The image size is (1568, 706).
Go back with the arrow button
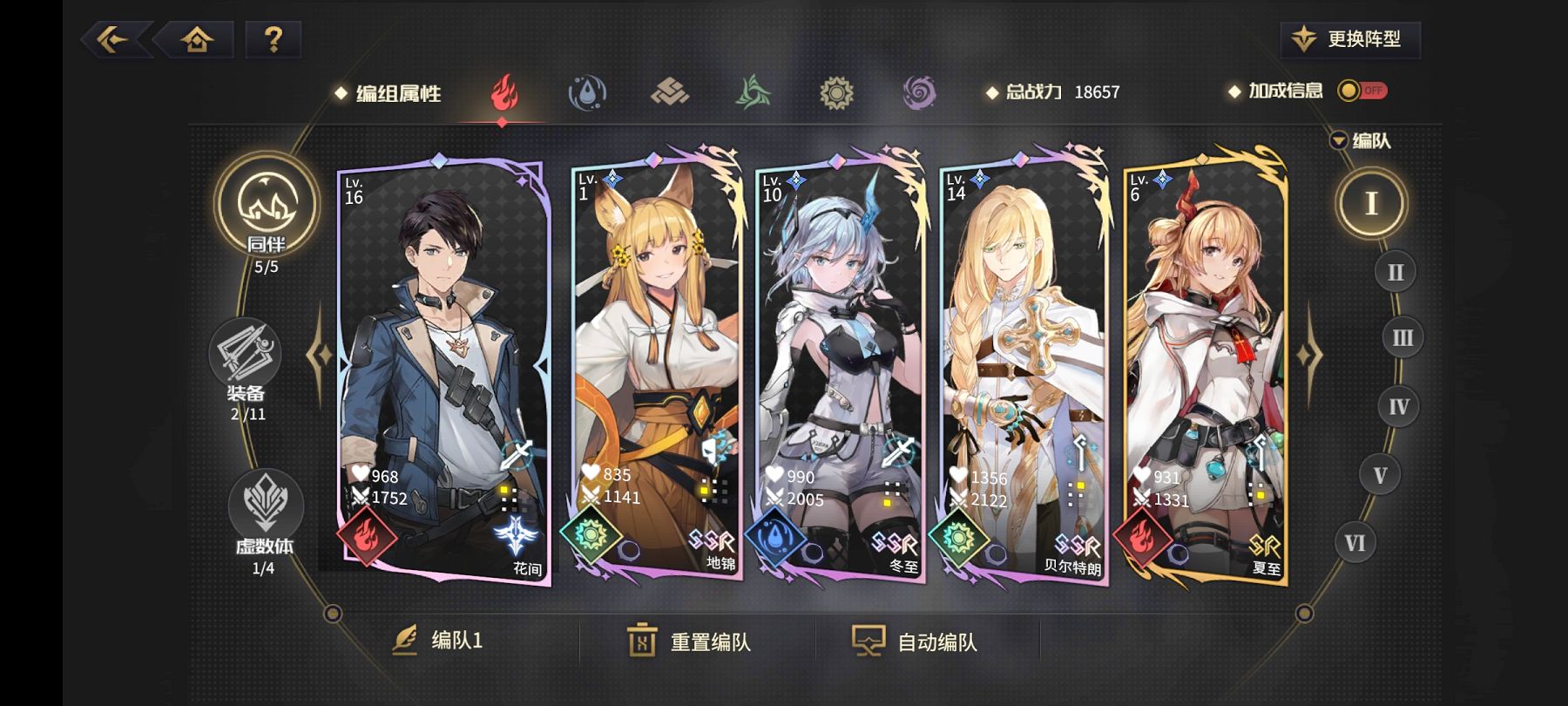pyautogui.click(x=114, y=39)
